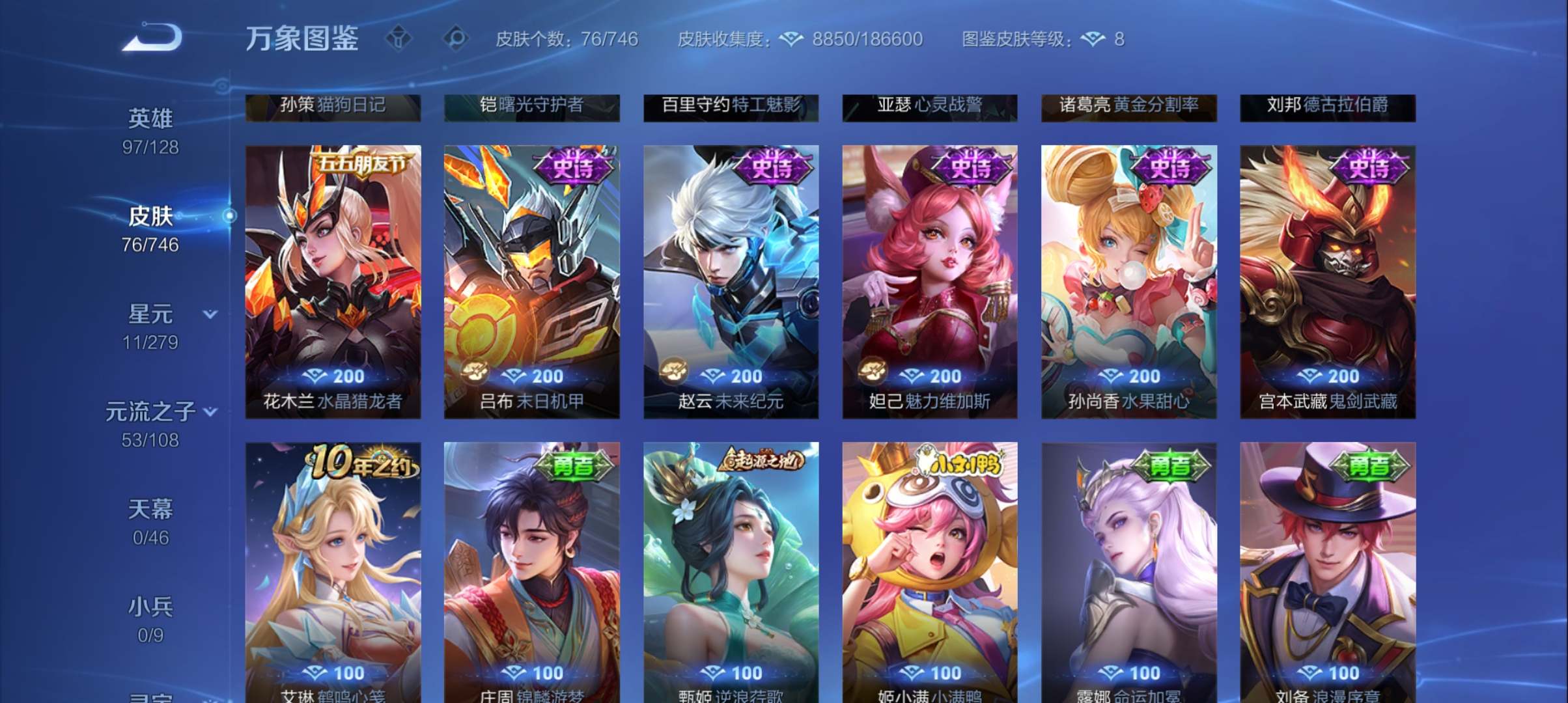Select the 皮肤 sidebar tab
1568x703 pixels.
pyautogui.click(x=152, y=217)
